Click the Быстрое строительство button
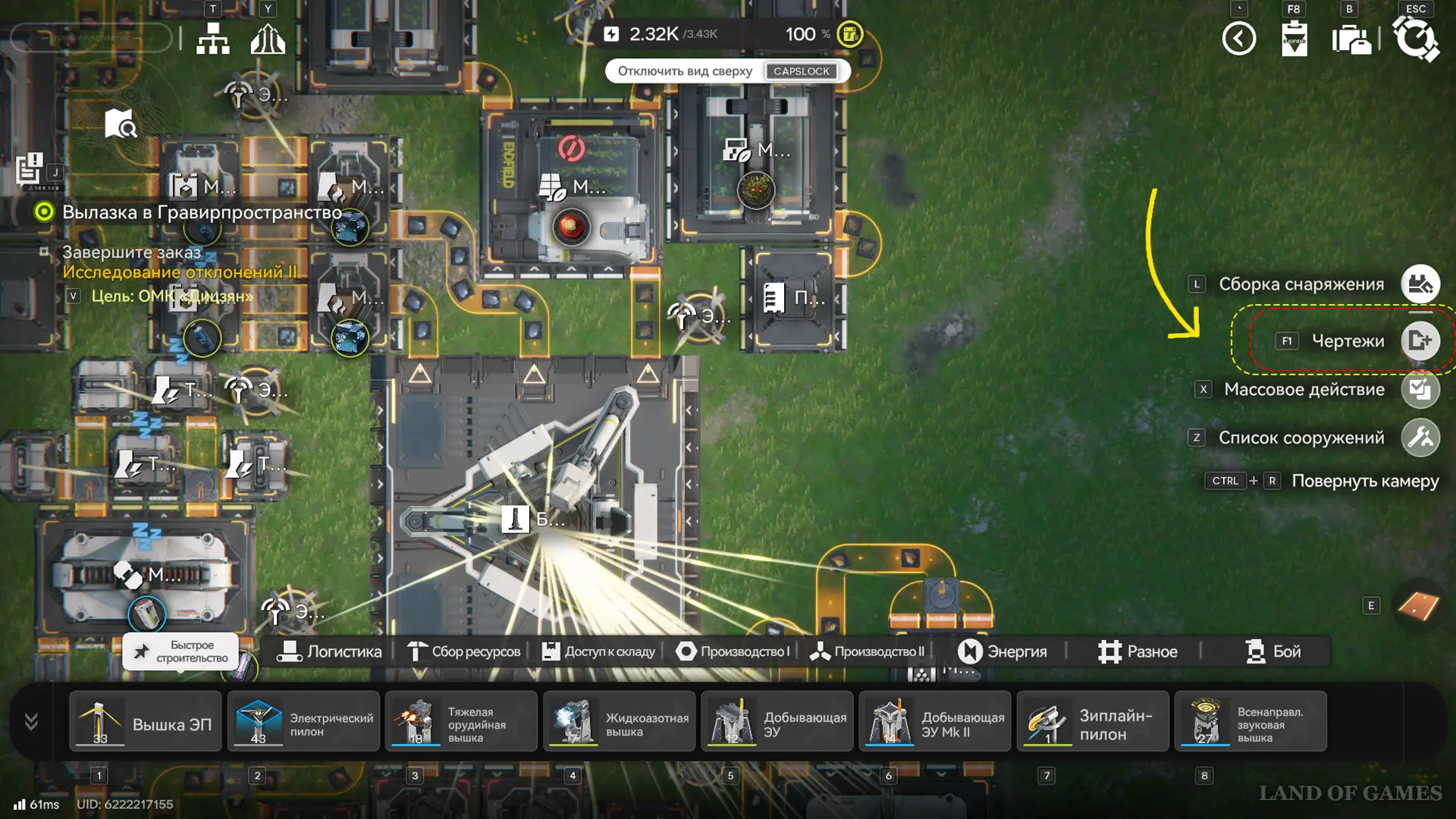This screenshot has width=1456, height=819. coord(180,651)
